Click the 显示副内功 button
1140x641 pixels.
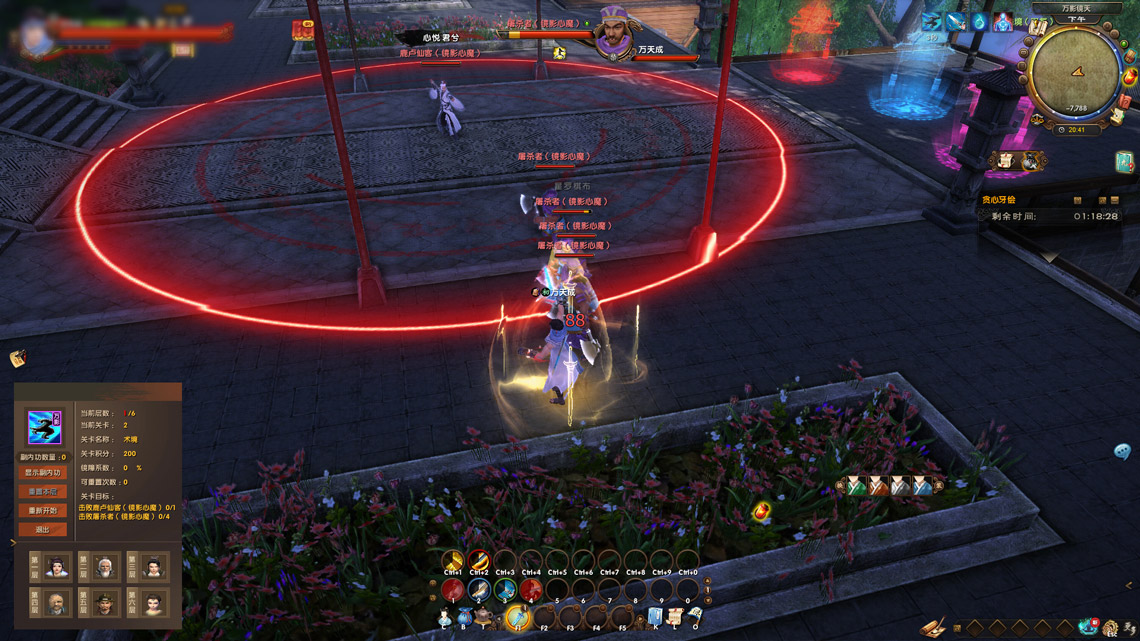[42, 472]
